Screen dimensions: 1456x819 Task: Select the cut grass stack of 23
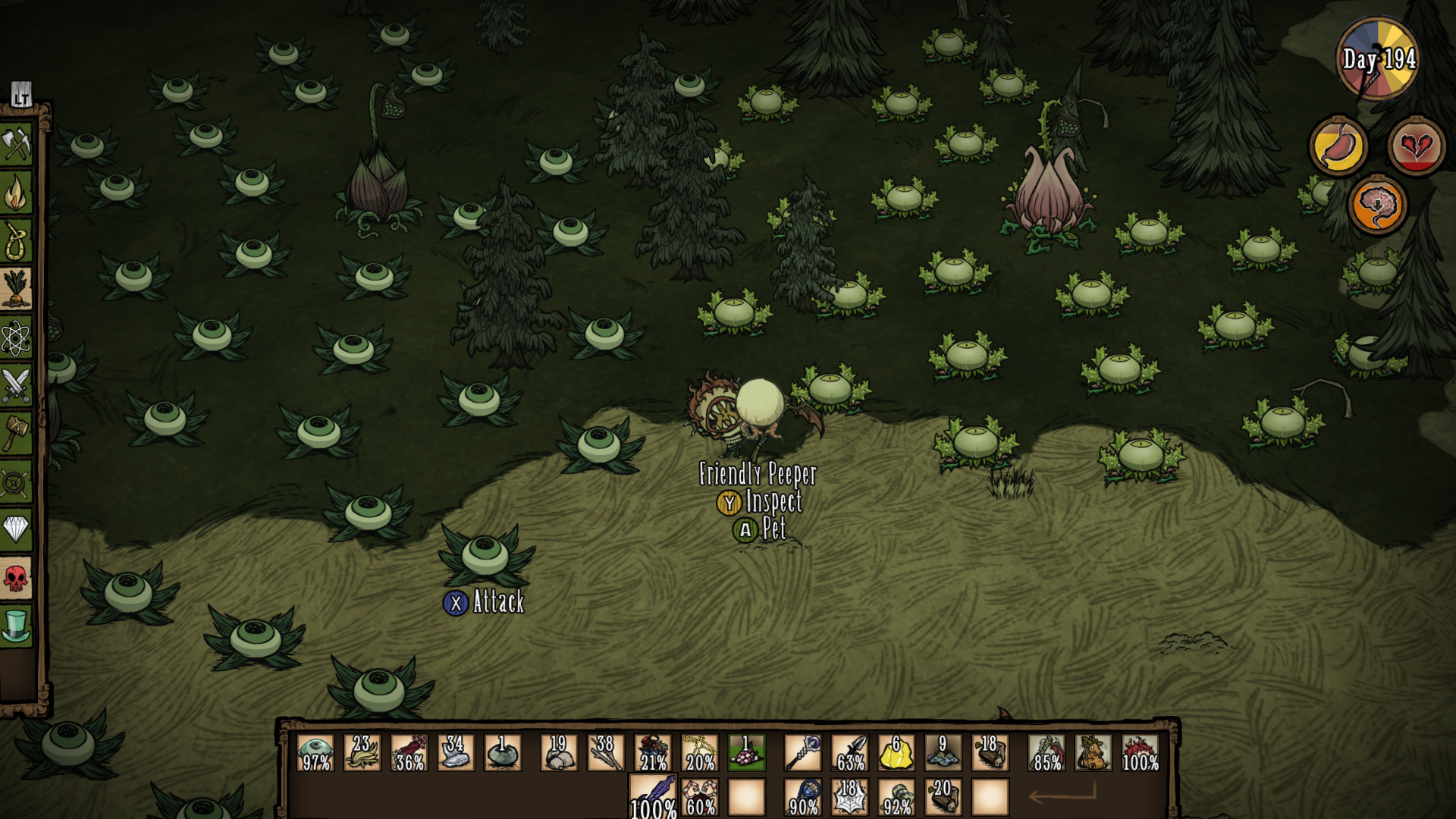point(362,752)
